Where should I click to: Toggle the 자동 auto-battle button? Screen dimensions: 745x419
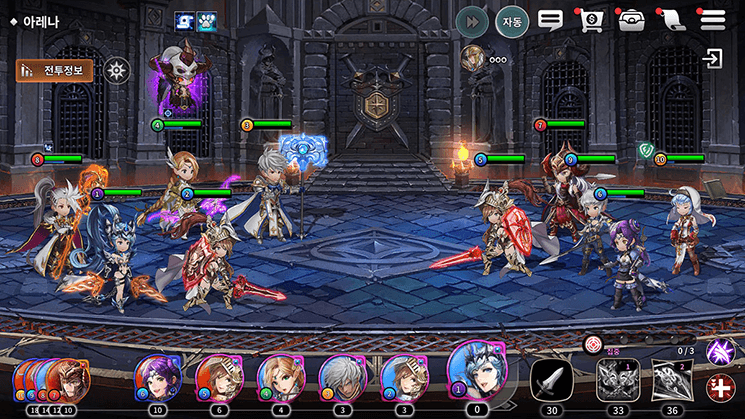(x=512, y=21)
